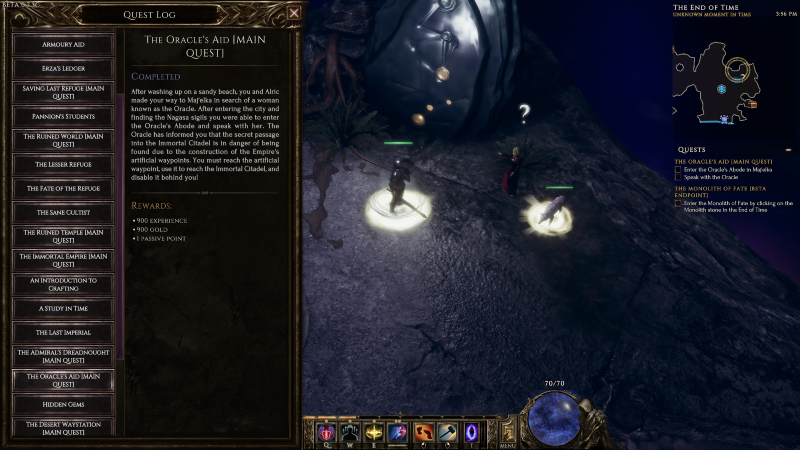This screenshot has width=800, height=450.
Task: Collapse the Quests tracker with minus button
Action: coord(789,152)
